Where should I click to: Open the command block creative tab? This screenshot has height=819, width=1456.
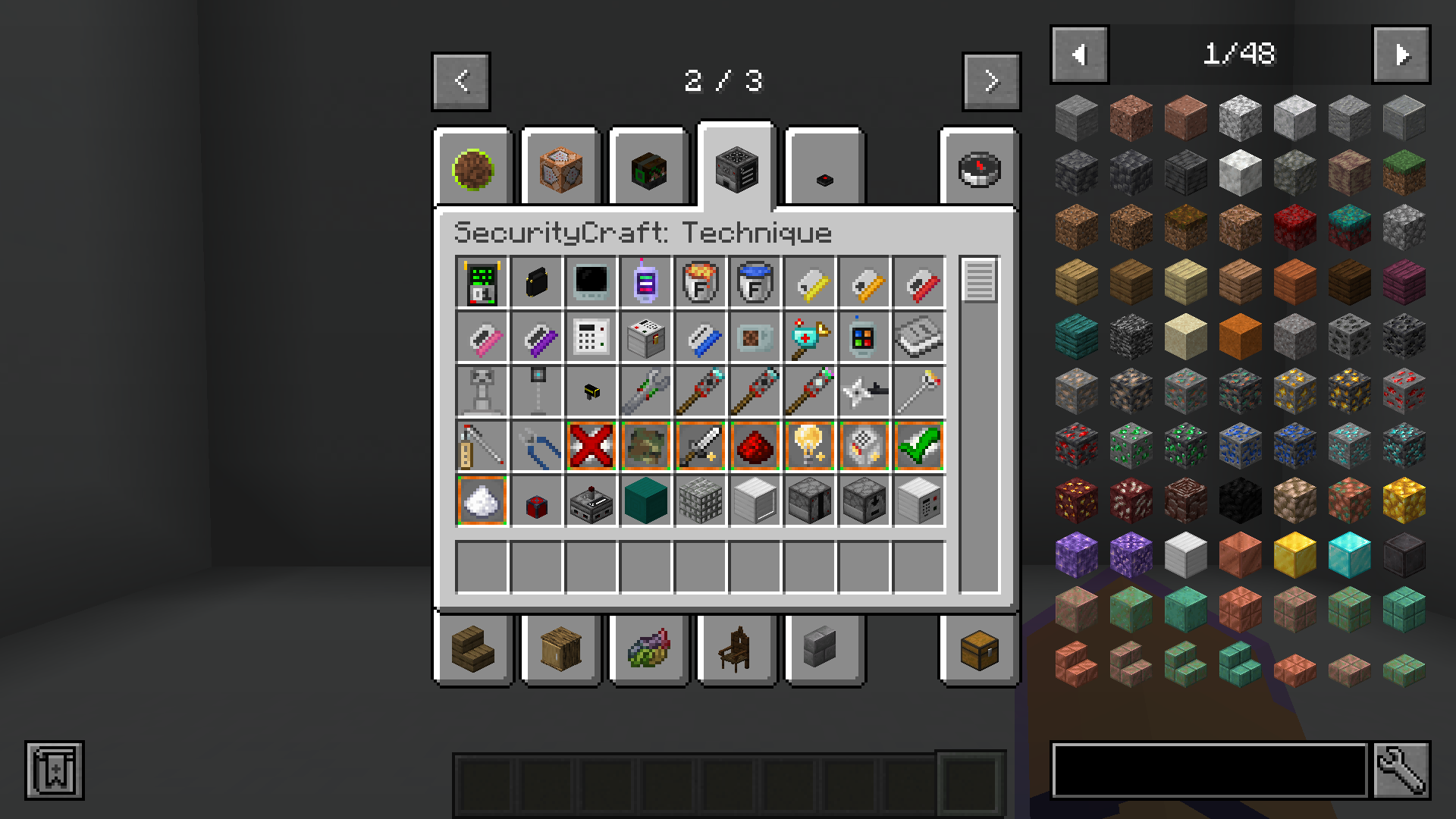pos(560,167)
